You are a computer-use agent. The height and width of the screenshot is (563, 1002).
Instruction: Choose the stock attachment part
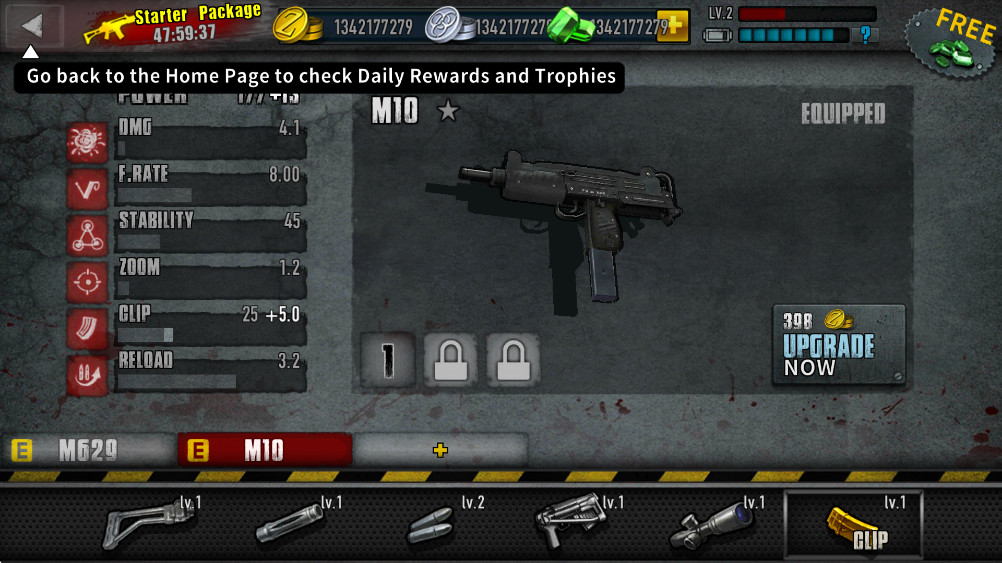coord(148,522)
